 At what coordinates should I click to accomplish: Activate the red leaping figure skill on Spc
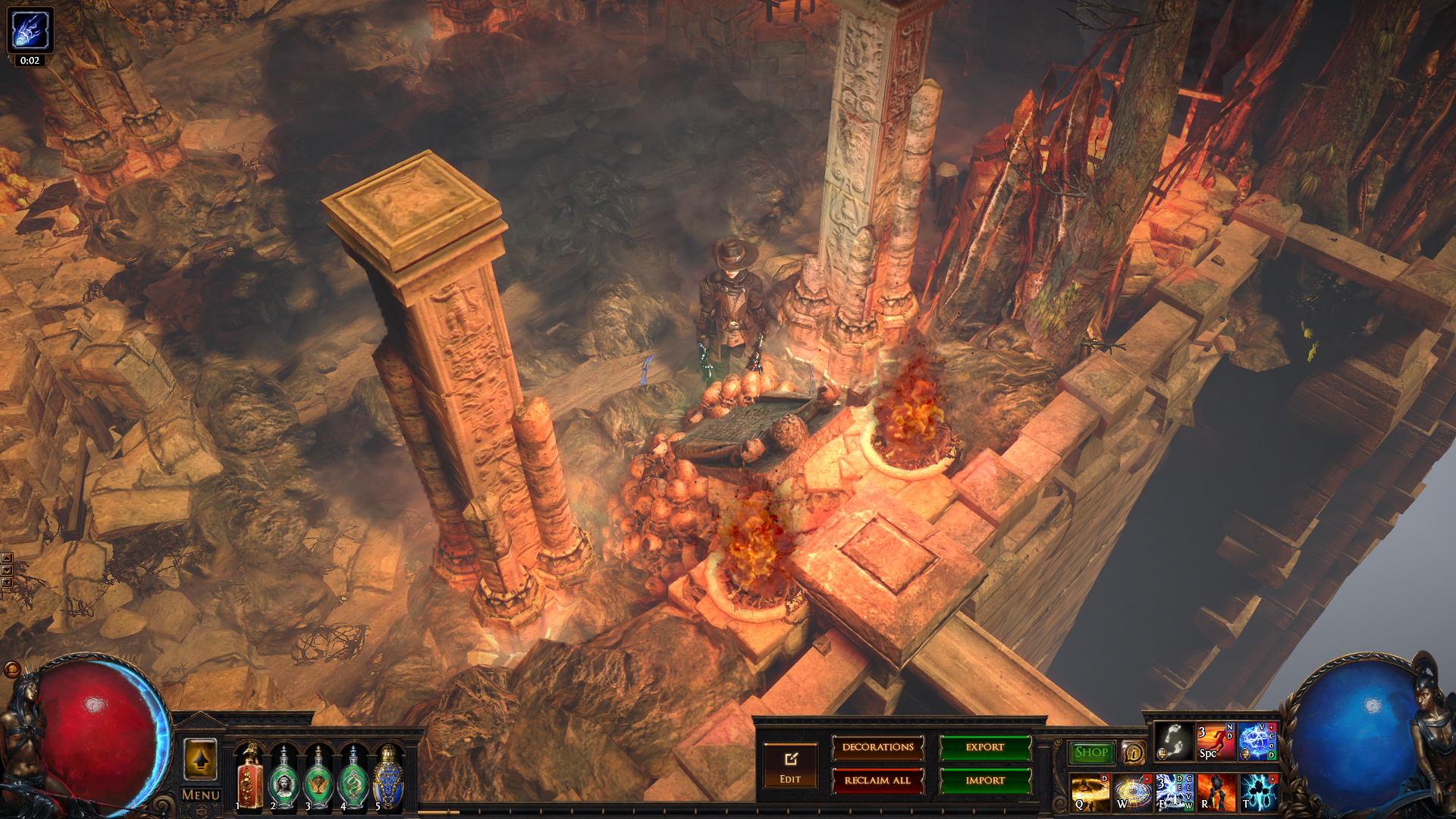click(1215, 741)
